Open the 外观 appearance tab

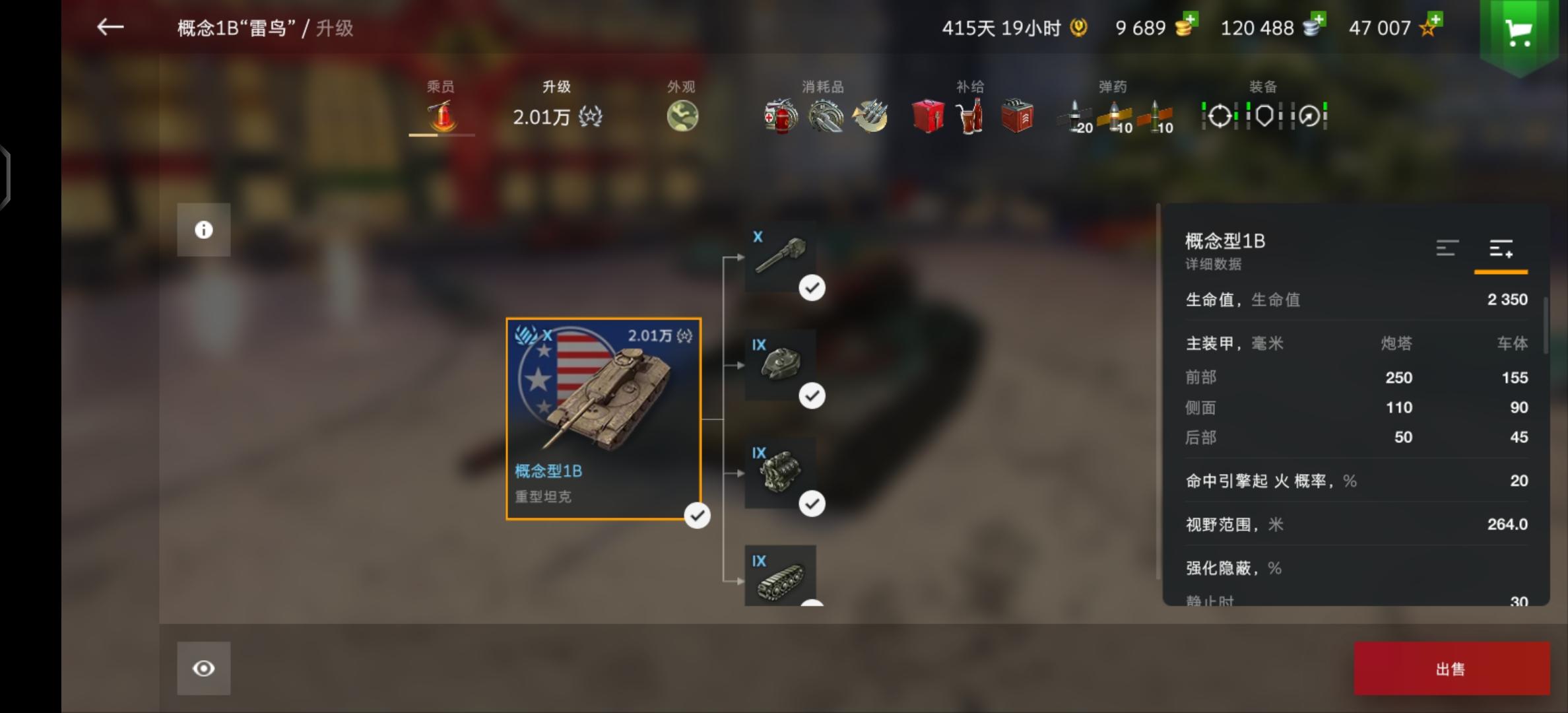(682, 114)
